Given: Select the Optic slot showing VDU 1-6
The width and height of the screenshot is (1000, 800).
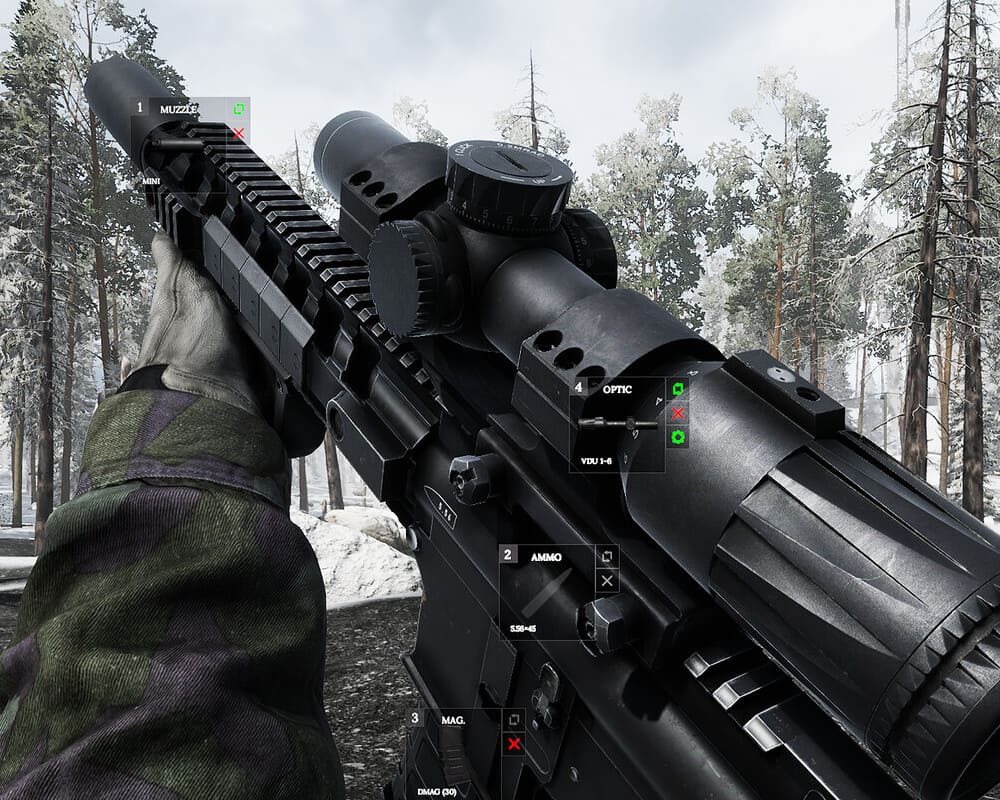Looking at the screenshot, I should [x=617, y=424].
